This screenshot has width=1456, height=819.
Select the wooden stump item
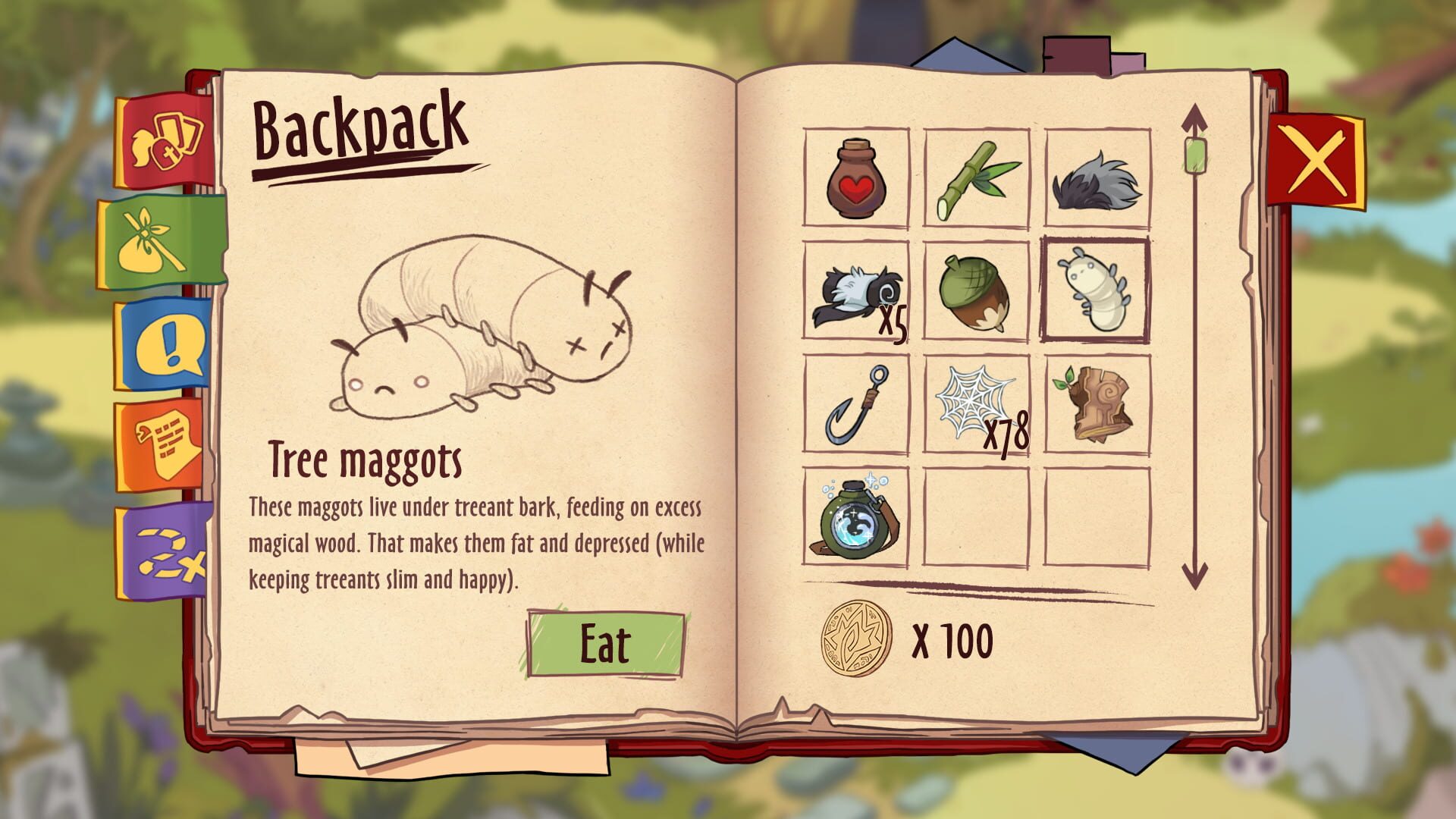tap(1097, 404)
